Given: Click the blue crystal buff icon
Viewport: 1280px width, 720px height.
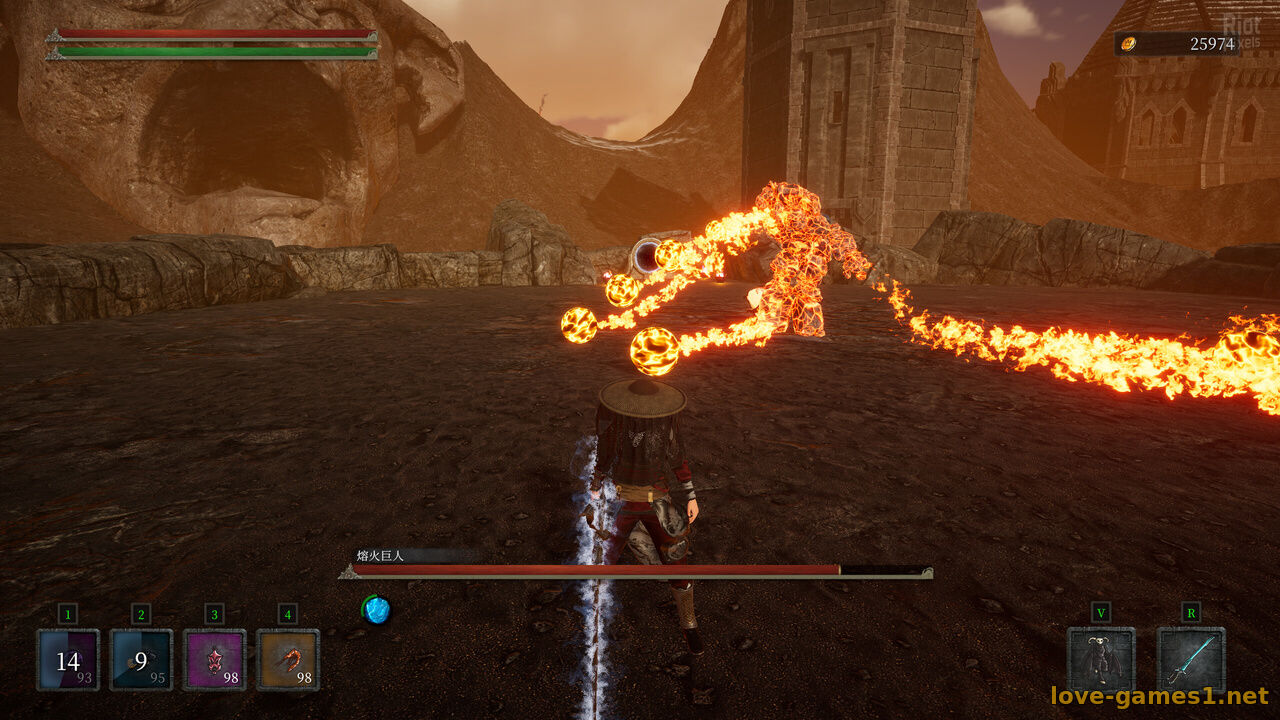Looking at the screenshot, I should click(x=376, y=610).
